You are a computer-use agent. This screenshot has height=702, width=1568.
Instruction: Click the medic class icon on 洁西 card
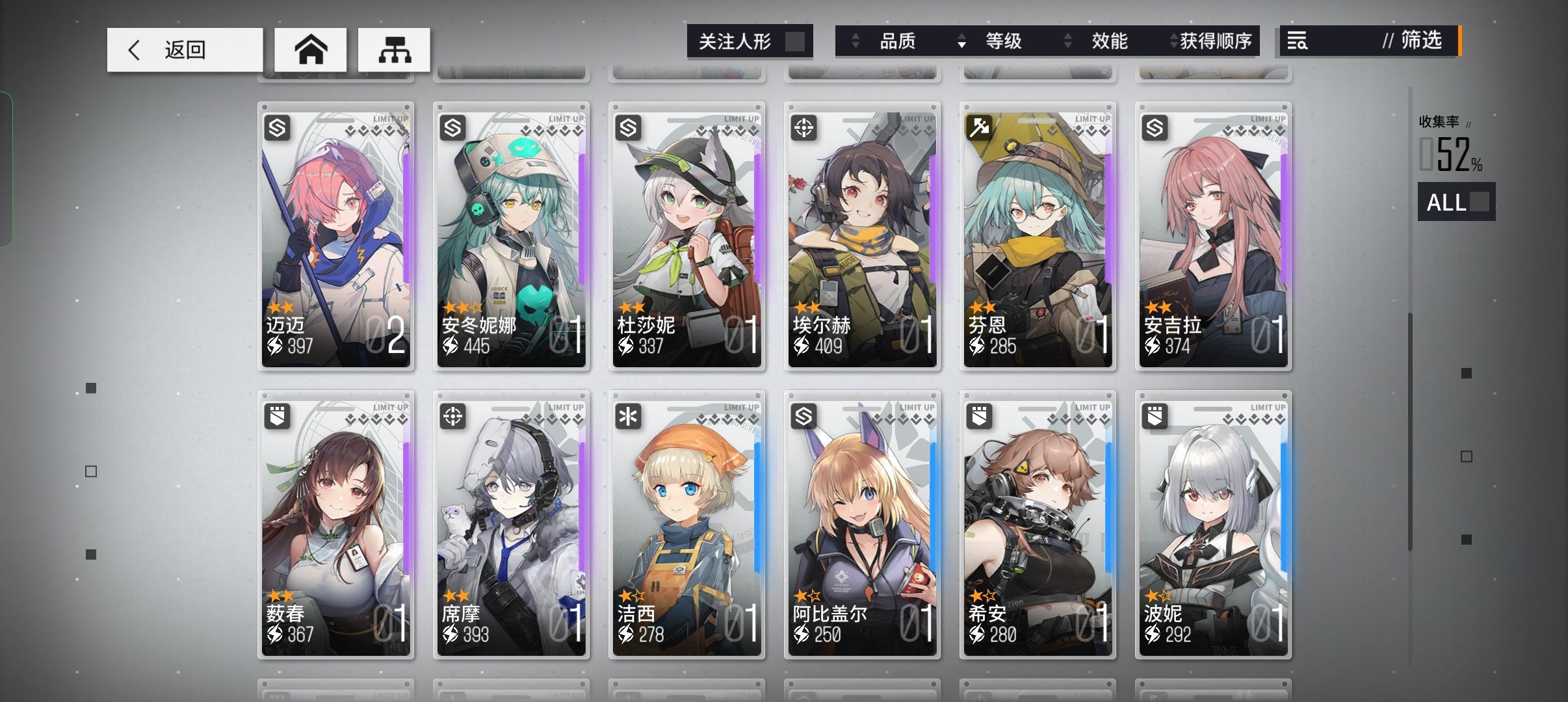tap(628, 417)
